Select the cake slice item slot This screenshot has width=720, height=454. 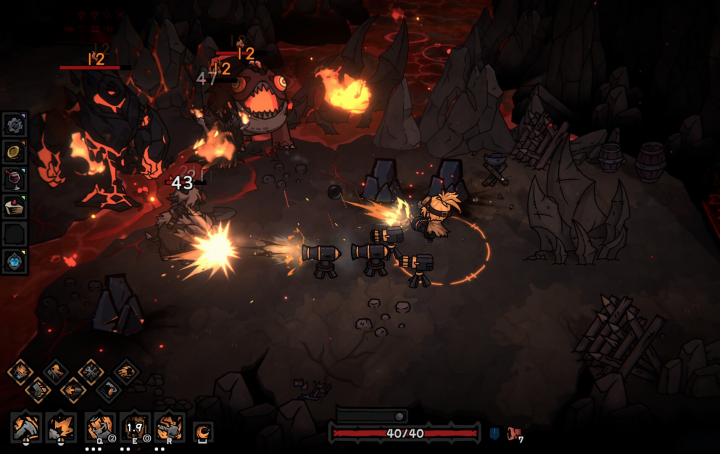pyautogui.click(x=15, y=206)
